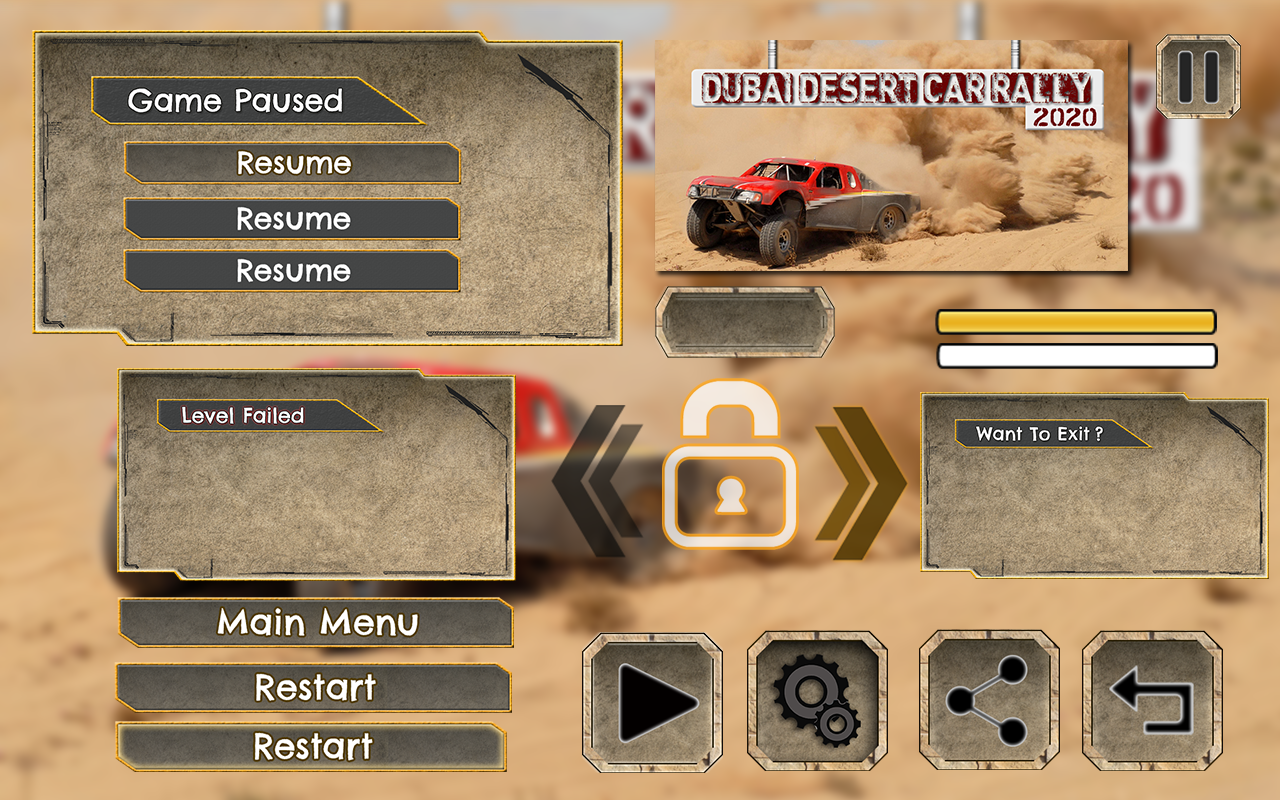Open settings via the gear icon

(x=816, y=700)
